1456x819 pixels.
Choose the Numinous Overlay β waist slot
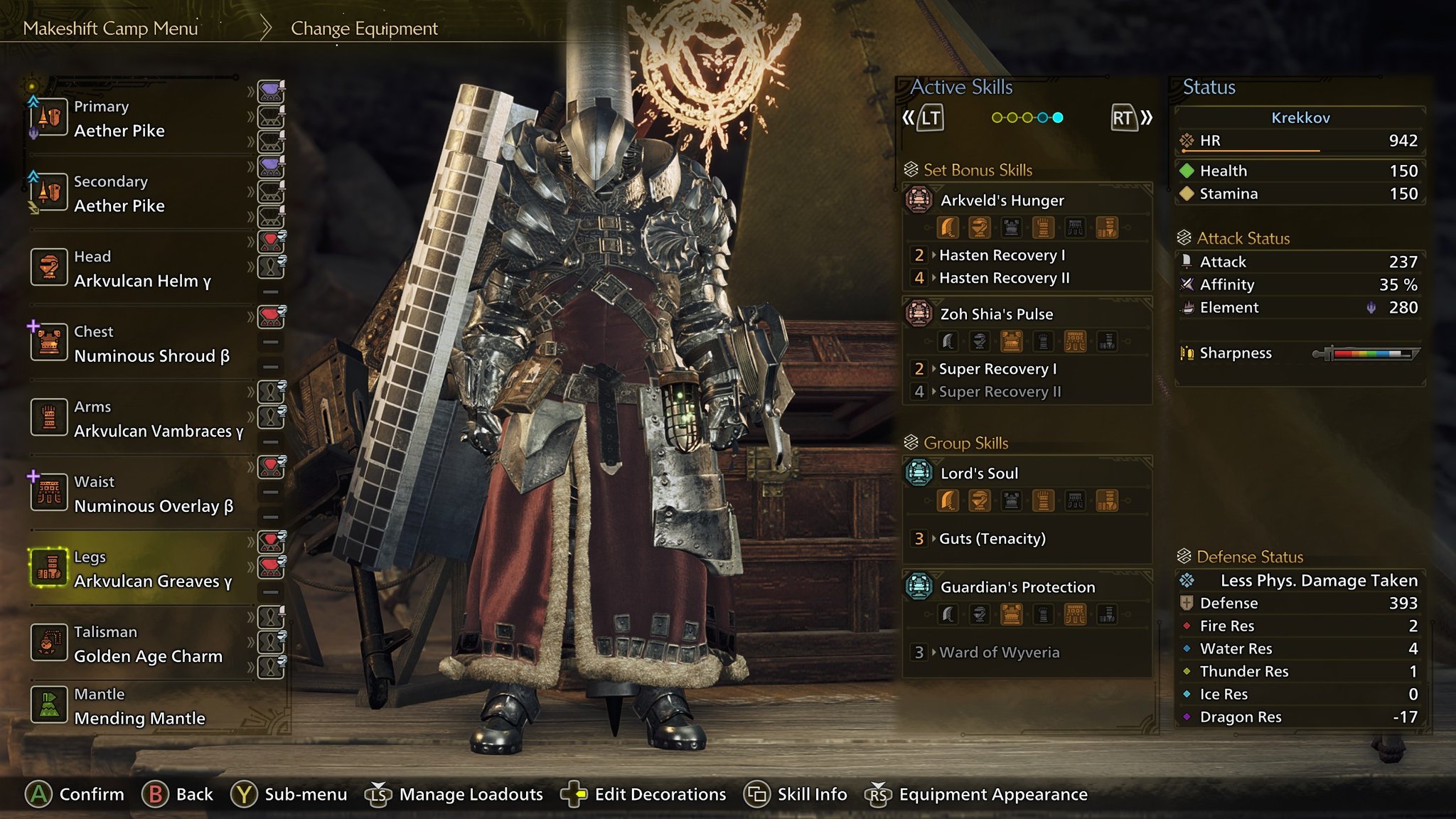[153, 494]
